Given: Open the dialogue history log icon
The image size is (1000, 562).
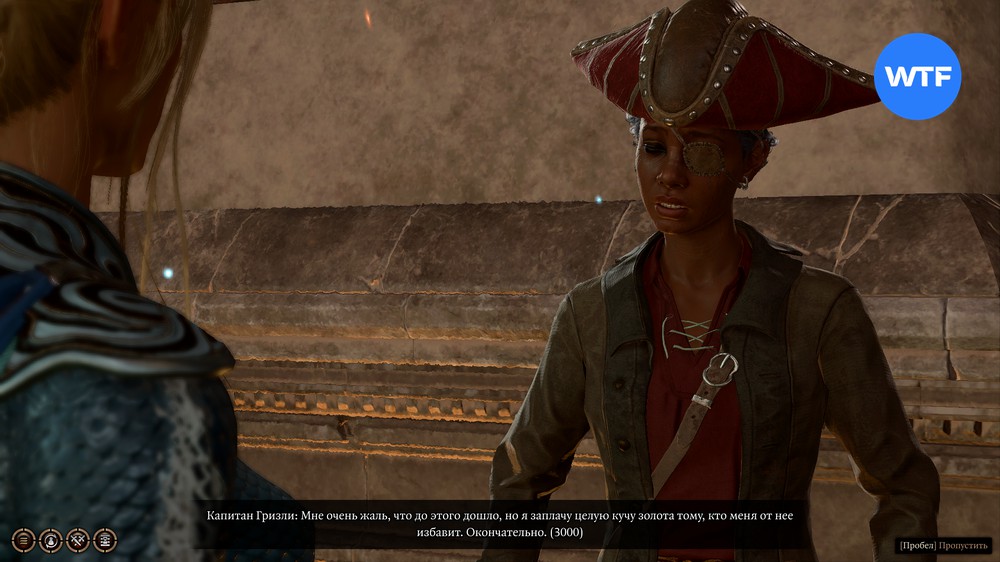Looking at the screenshot, I should (x=22, y=541).
